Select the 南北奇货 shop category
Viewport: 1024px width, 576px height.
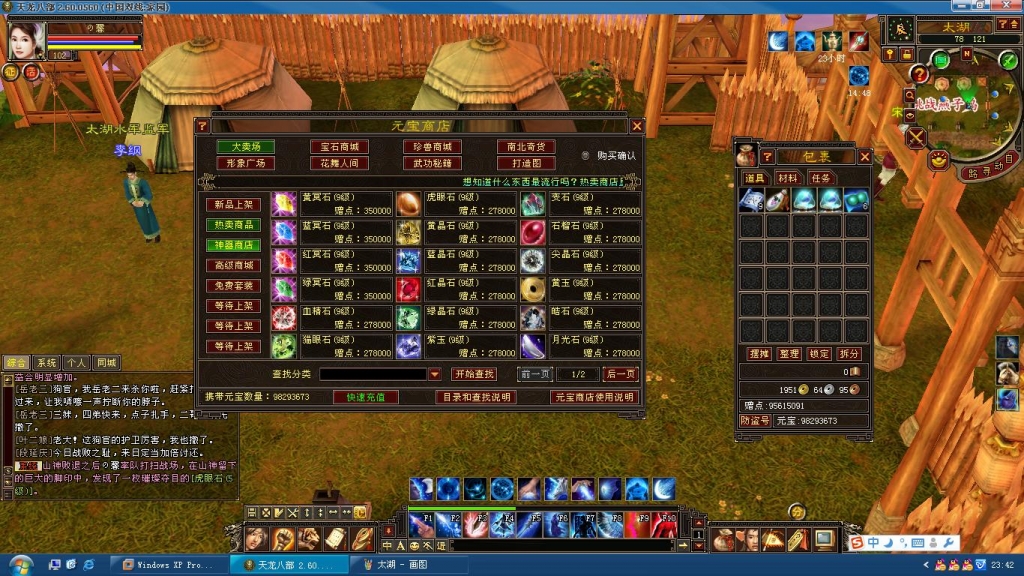point(526,147)
